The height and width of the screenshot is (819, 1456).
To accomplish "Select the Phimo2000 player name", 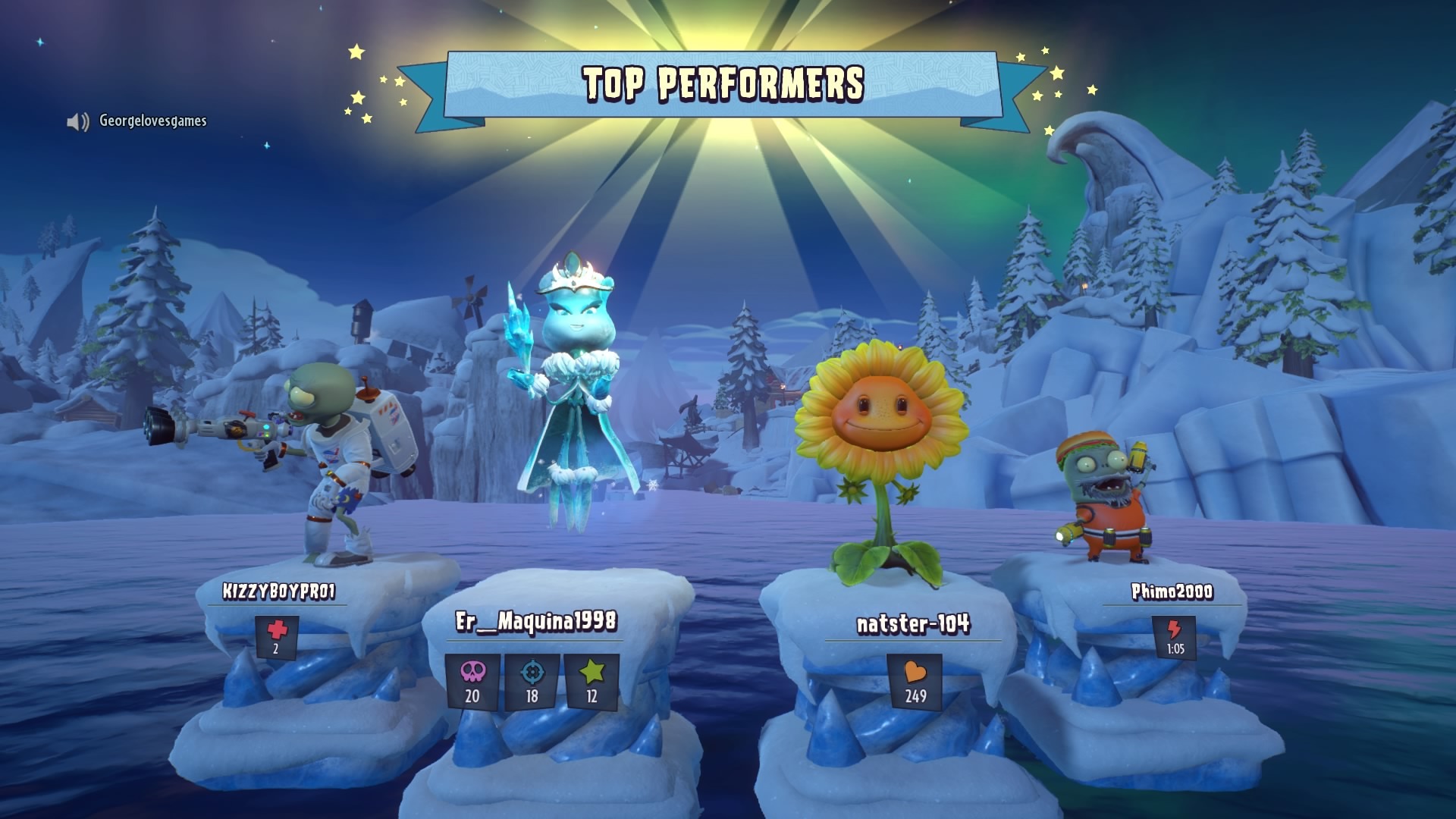I will click(1172, 591).
